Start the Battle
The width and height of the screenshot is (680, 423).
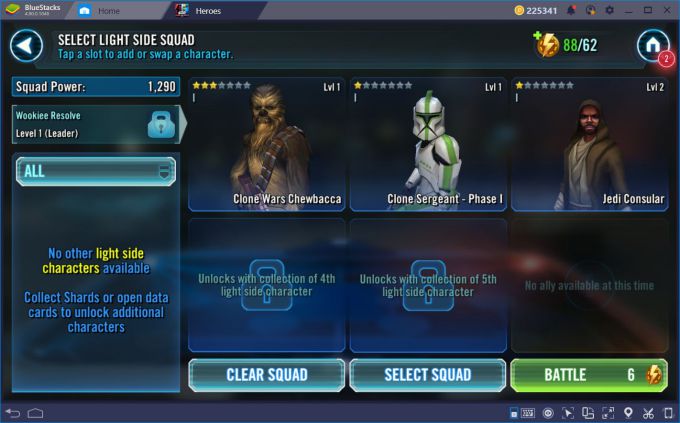[x=589, y=375]
